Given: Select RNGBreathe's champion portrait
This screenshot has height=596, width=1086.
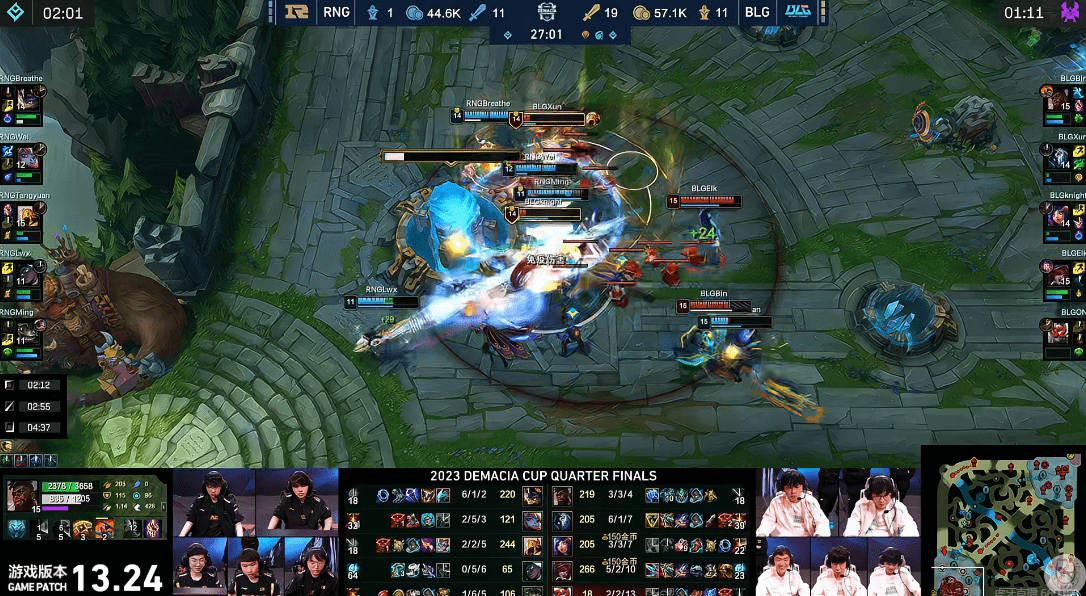Looking at the screenshot, I should pyautogui.click(x=27, y=100).
